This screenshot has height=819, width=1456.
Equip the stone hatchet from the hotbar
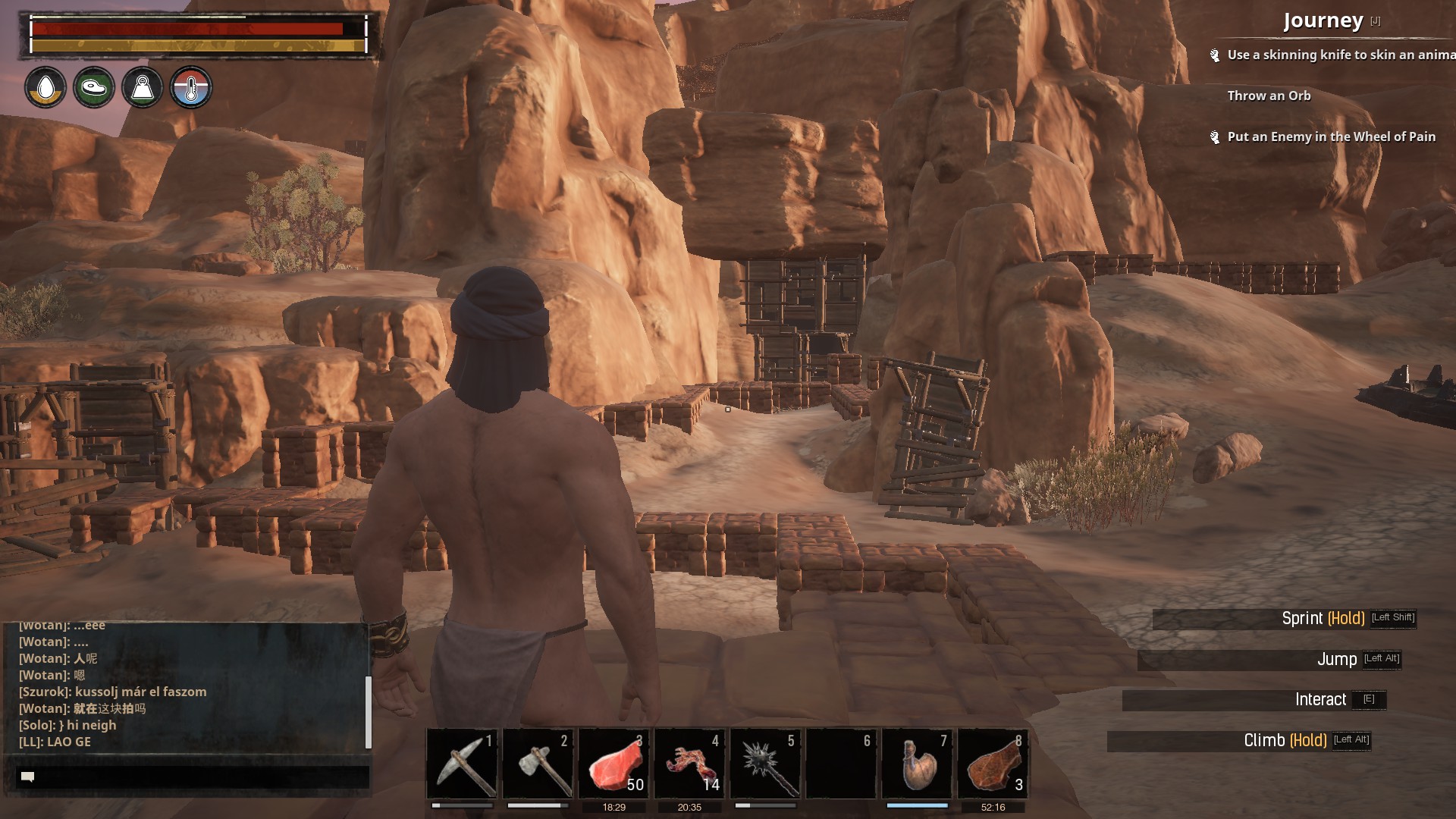pos(538,764)
